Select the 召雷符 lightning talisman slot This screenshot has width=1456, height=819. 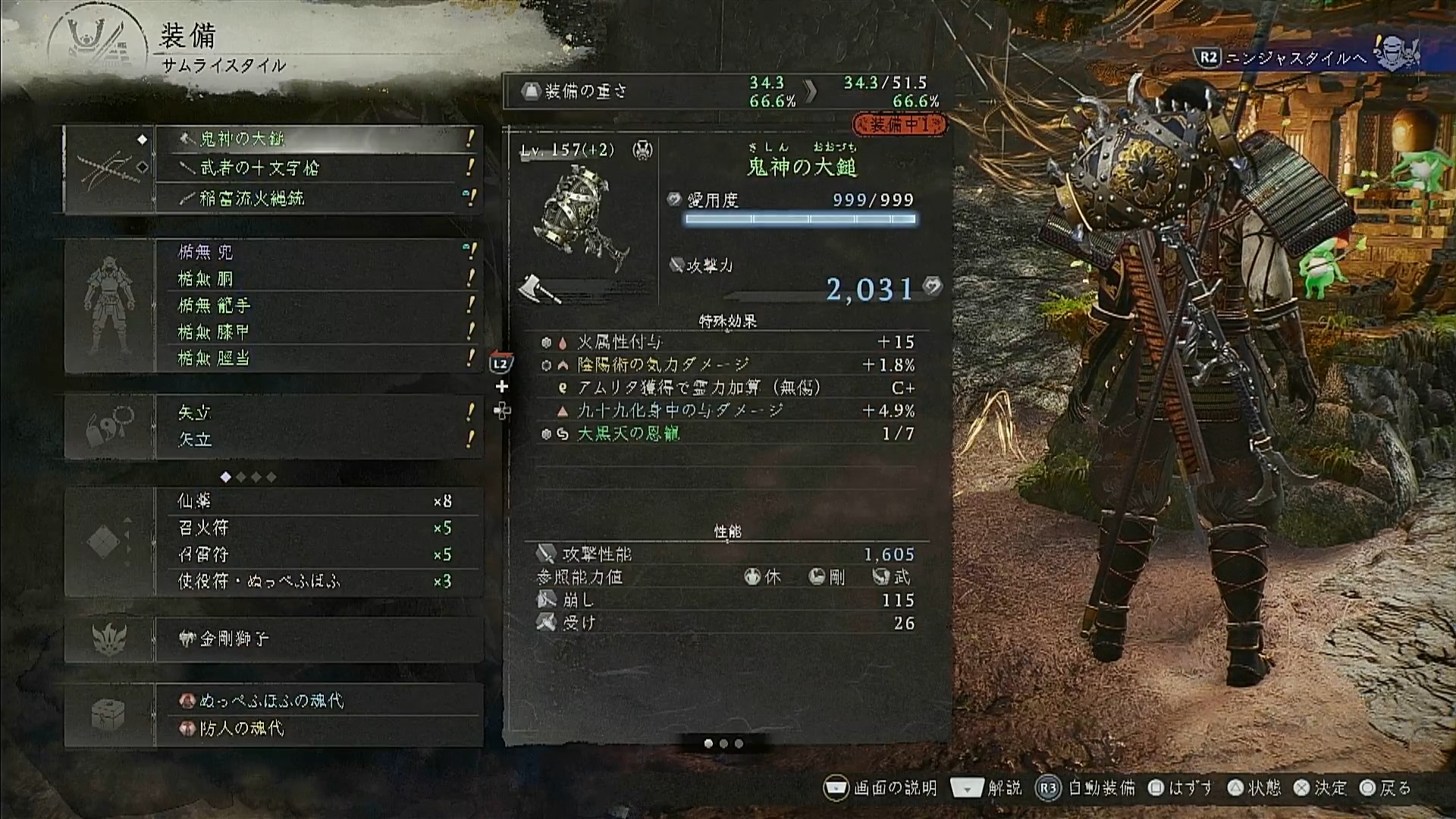point(318,554)
